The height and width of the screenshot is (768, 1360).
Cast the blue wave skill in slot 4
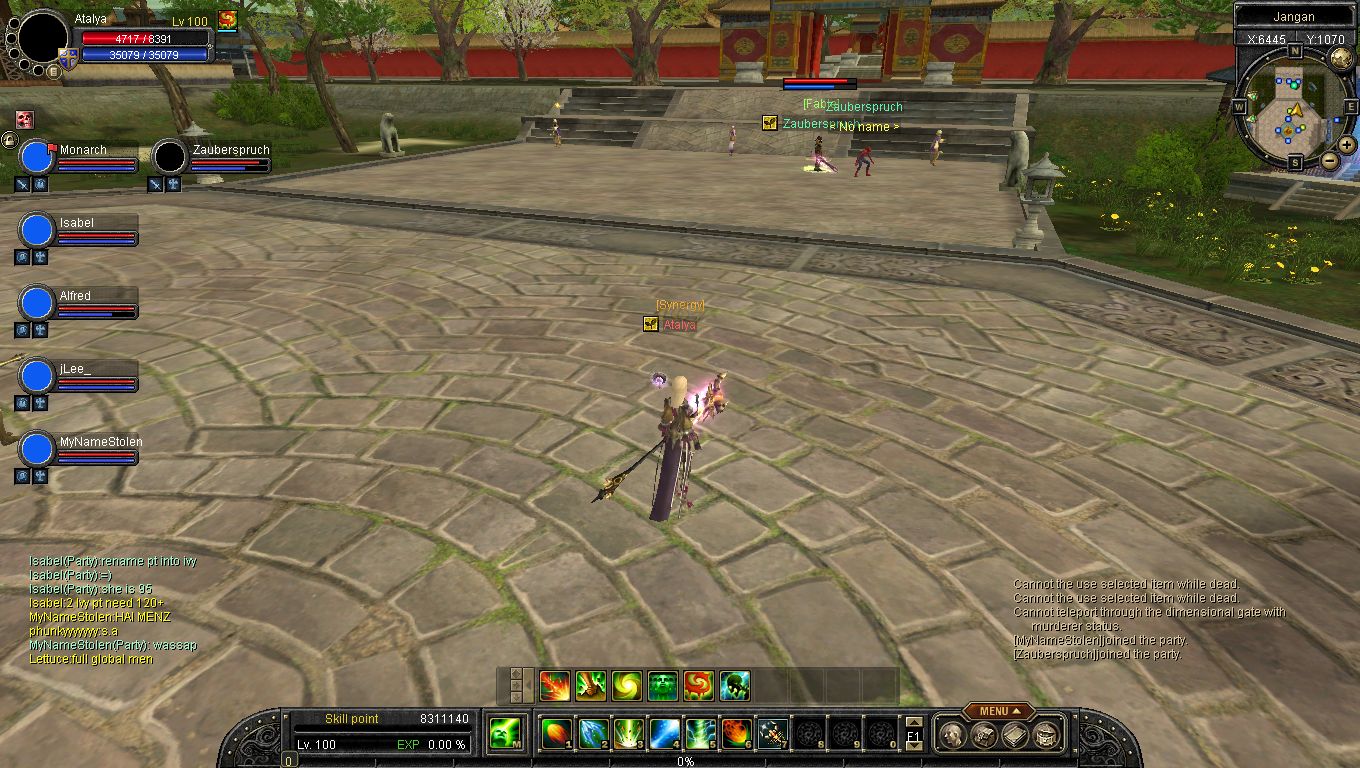(x=665, y=734)
